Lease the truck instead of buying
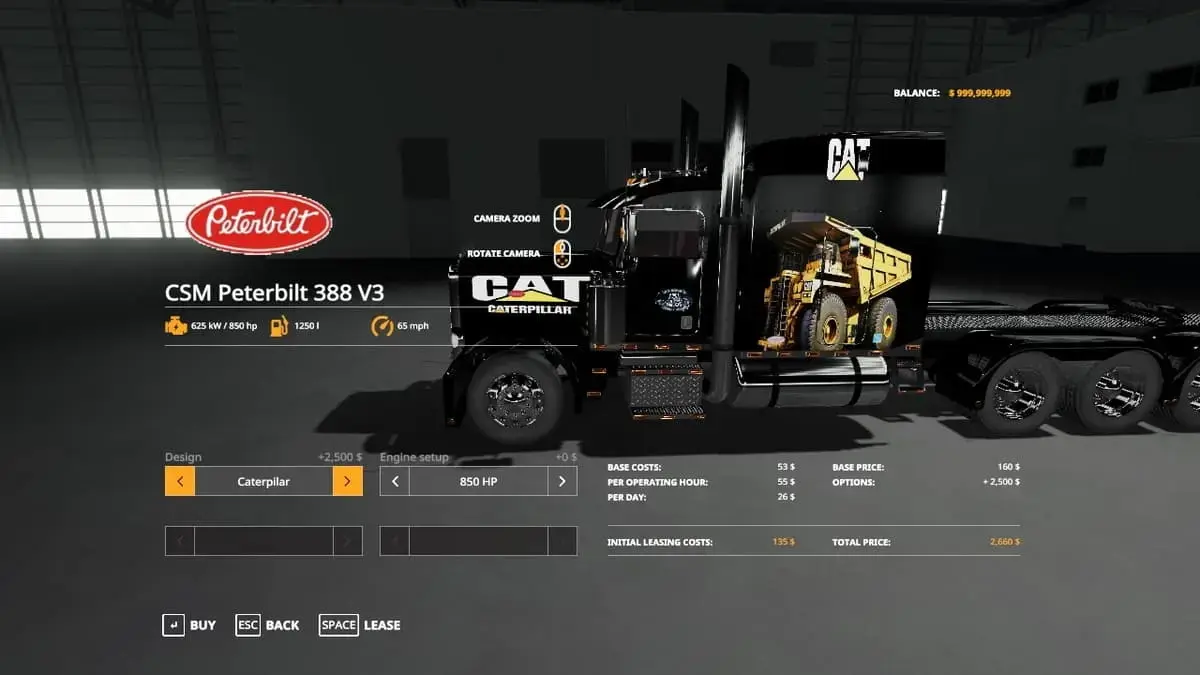Screen dimensions: 1200x675 coord(360,625)
